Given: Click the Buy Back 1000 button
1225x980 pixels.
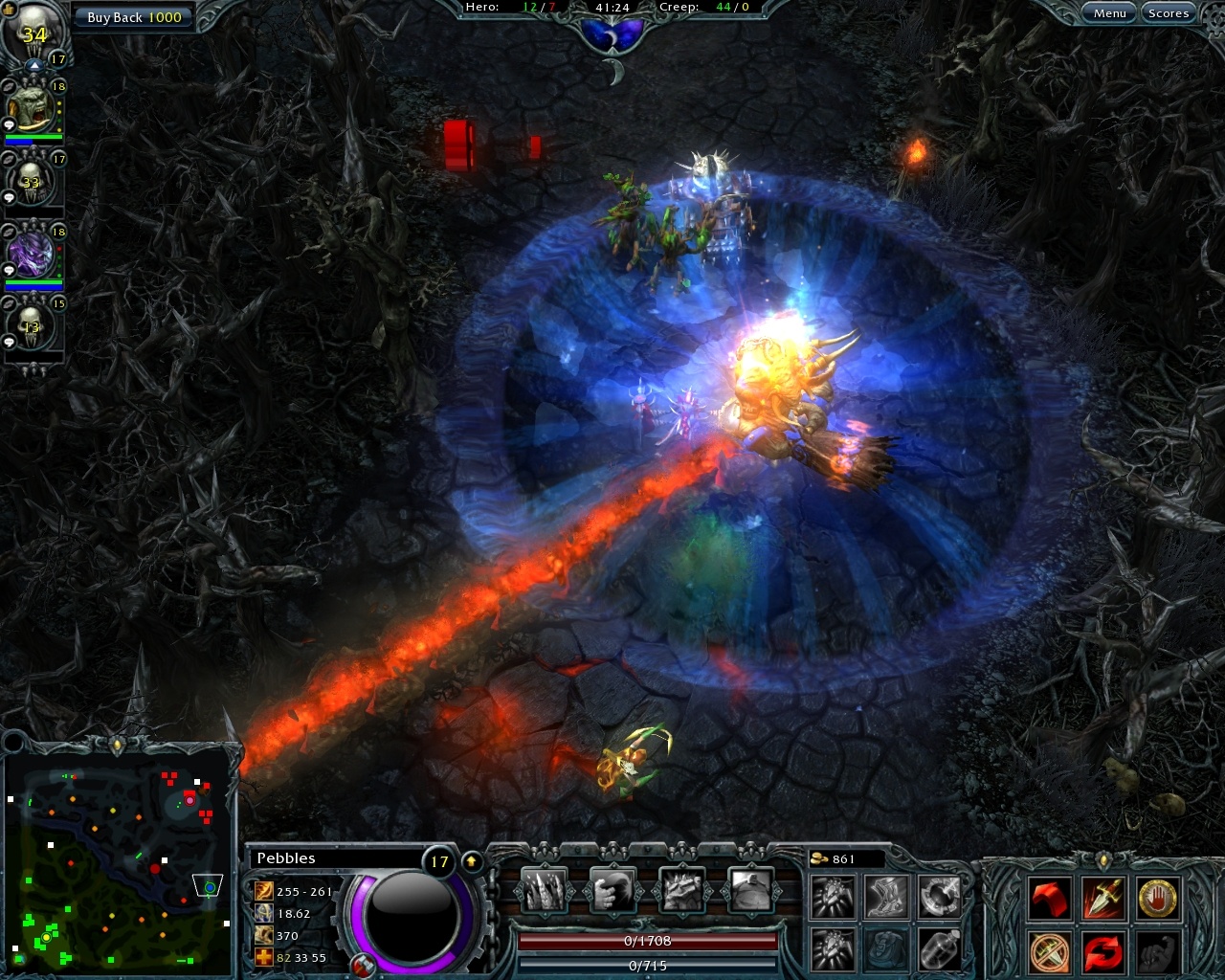Looking at the screenshot, I should (134, 16).
